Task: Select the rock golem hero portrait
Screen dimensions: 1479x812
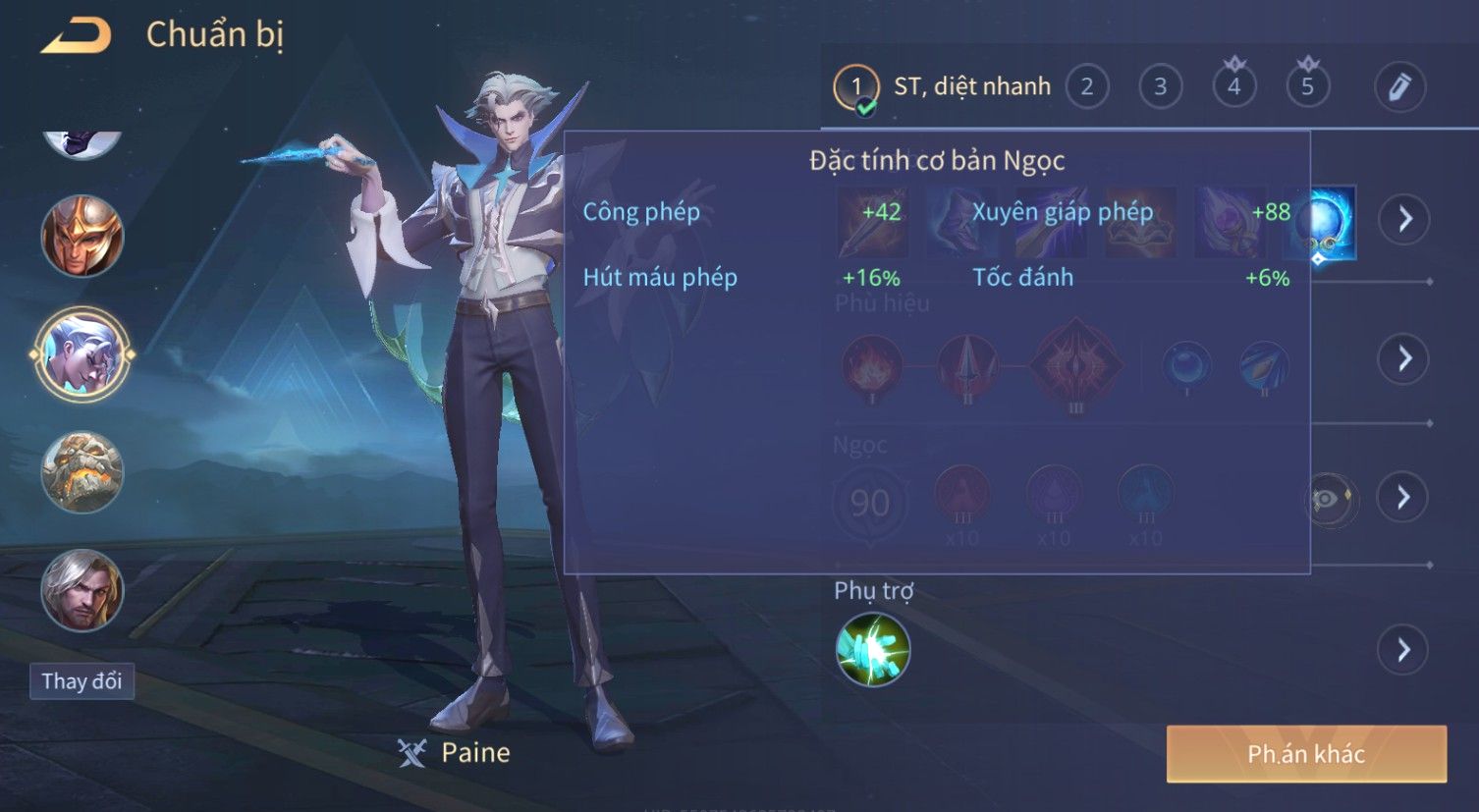Action: click(x=82, y=472)
